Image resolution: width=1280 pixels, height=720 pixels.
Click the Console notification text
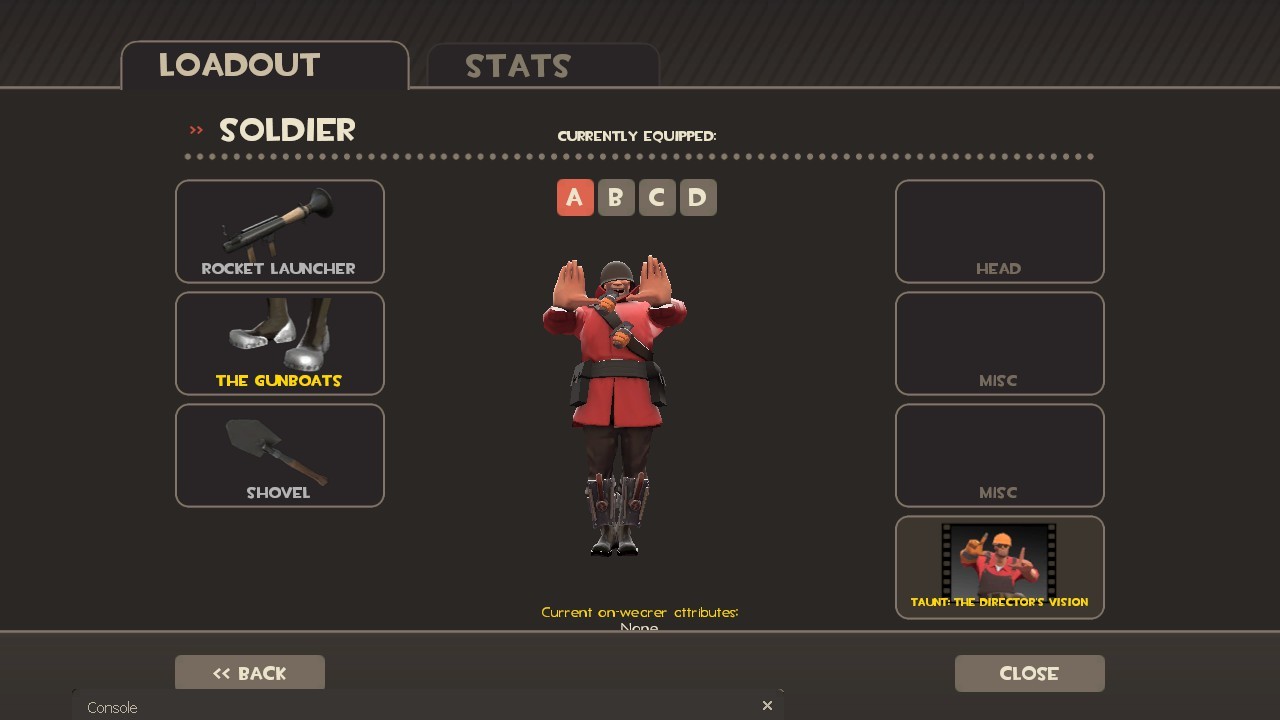(111, 707)
